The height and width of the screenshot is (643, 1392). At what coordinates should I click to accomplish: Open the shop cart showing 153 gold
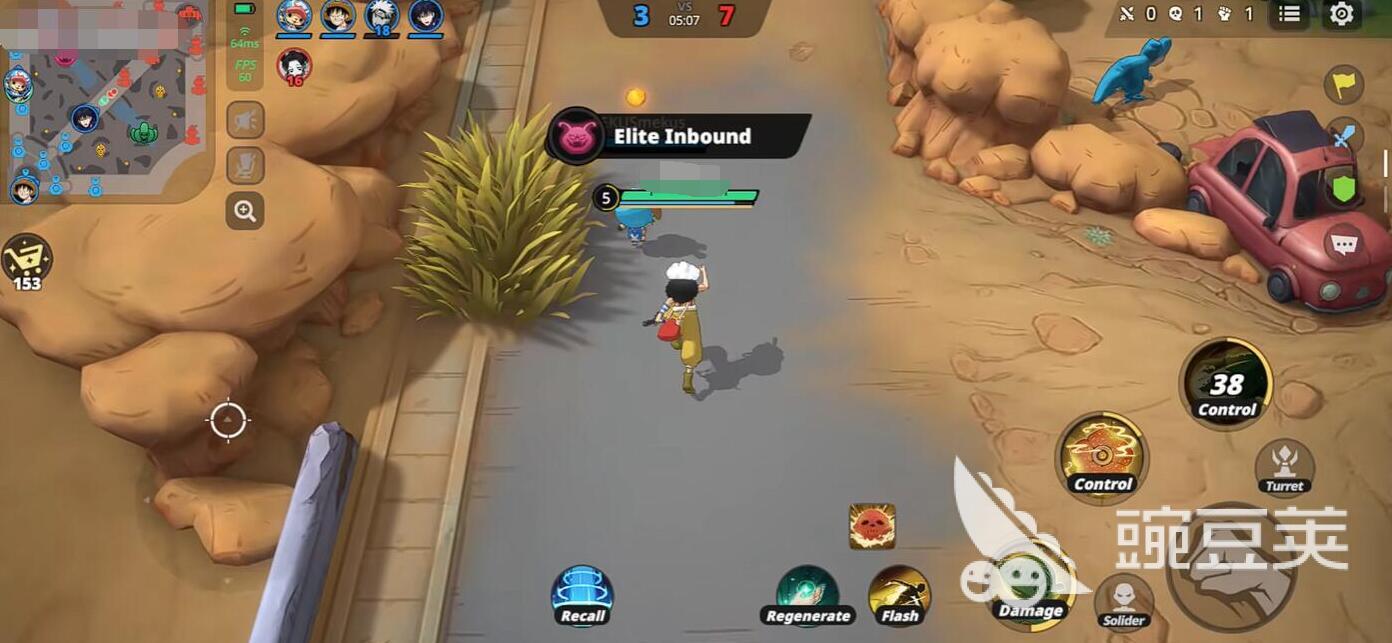click(26, 260)
